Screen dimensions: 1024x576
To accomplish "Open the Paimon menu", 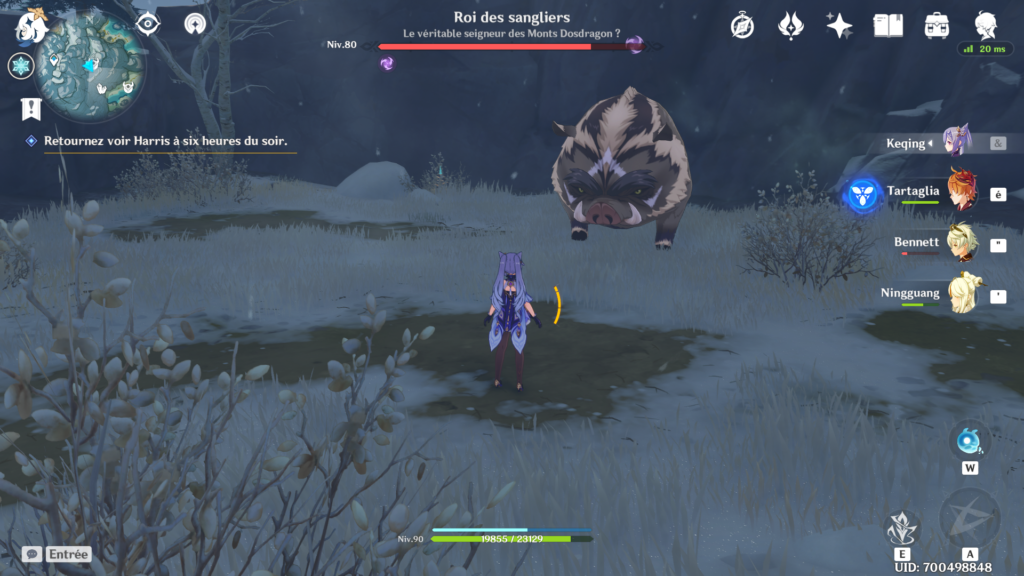I will point(32,26).
